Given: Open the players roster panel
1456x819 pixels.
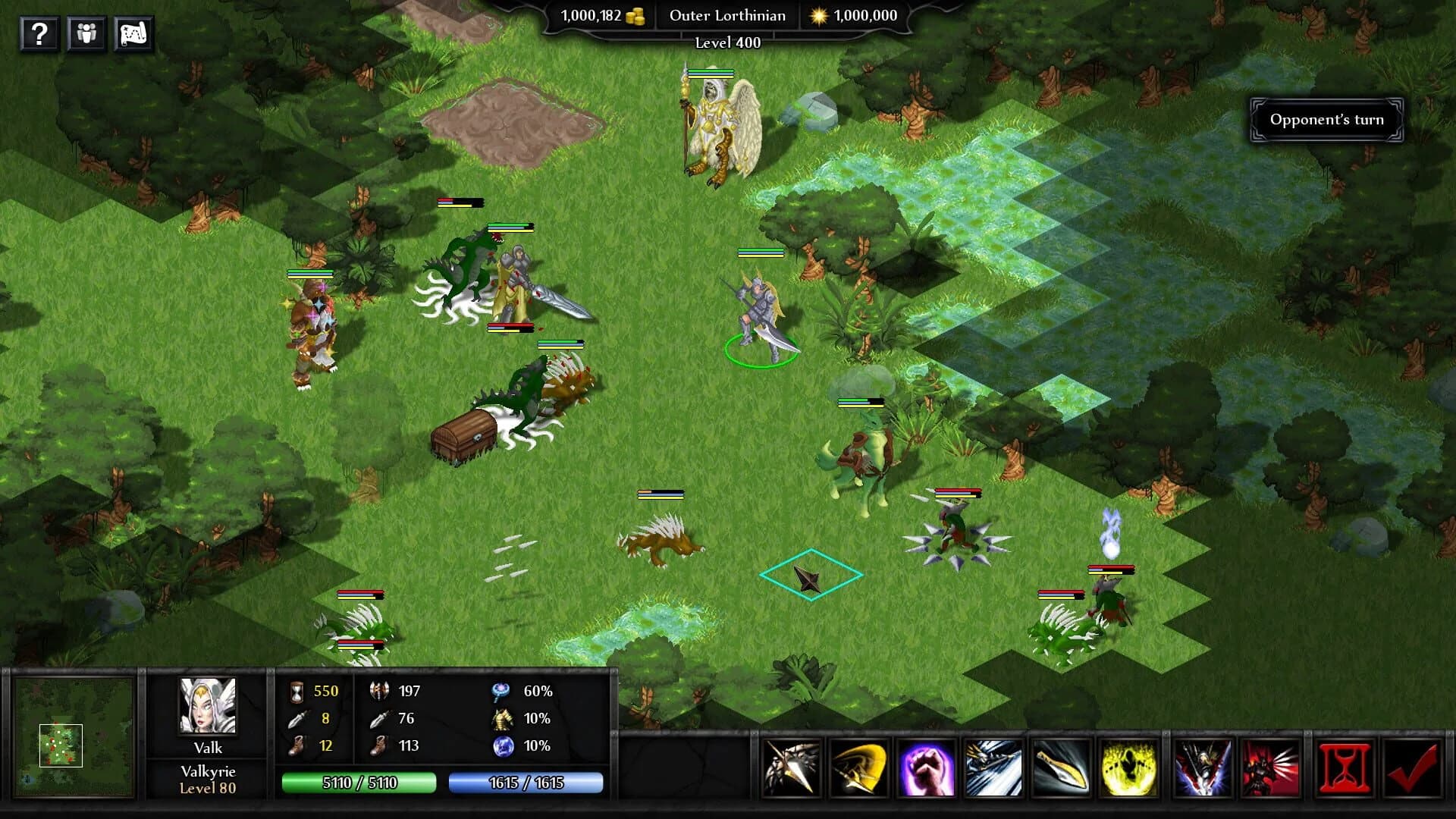Looking at the screenshot, I should tap(86, 33).
